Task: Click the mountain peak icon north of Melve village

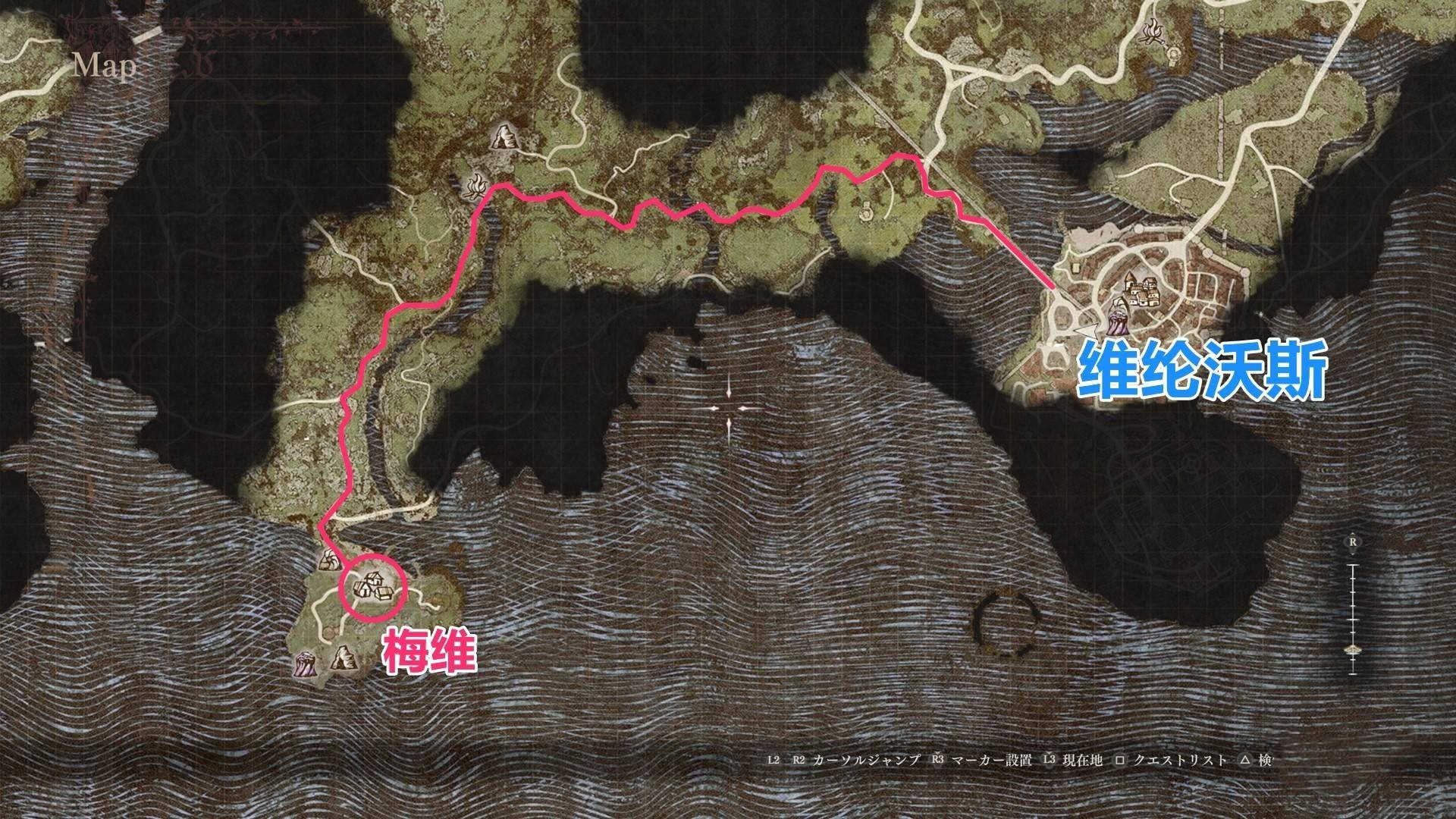Action: point(330,560)
